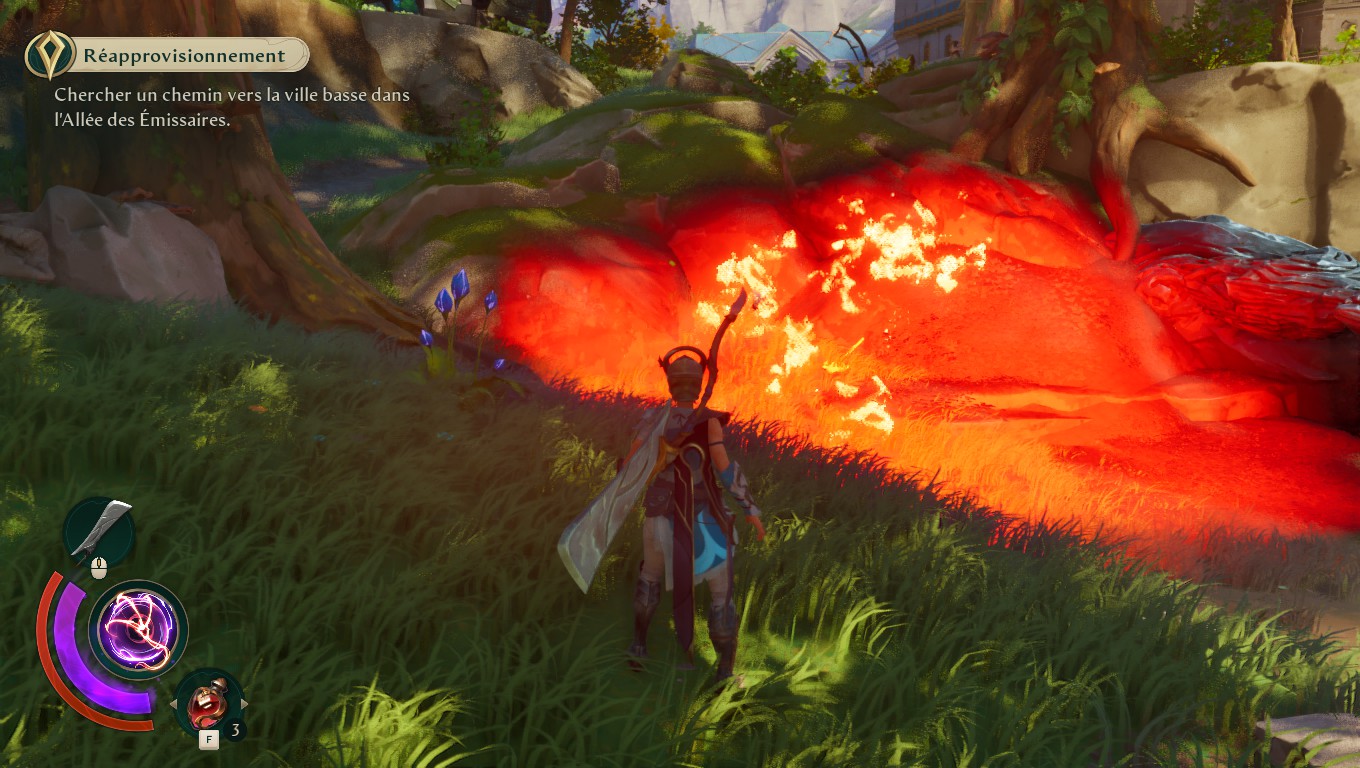Use the red health potion slot
Screen dimensions: 1360x768
(x=209, y=704)
